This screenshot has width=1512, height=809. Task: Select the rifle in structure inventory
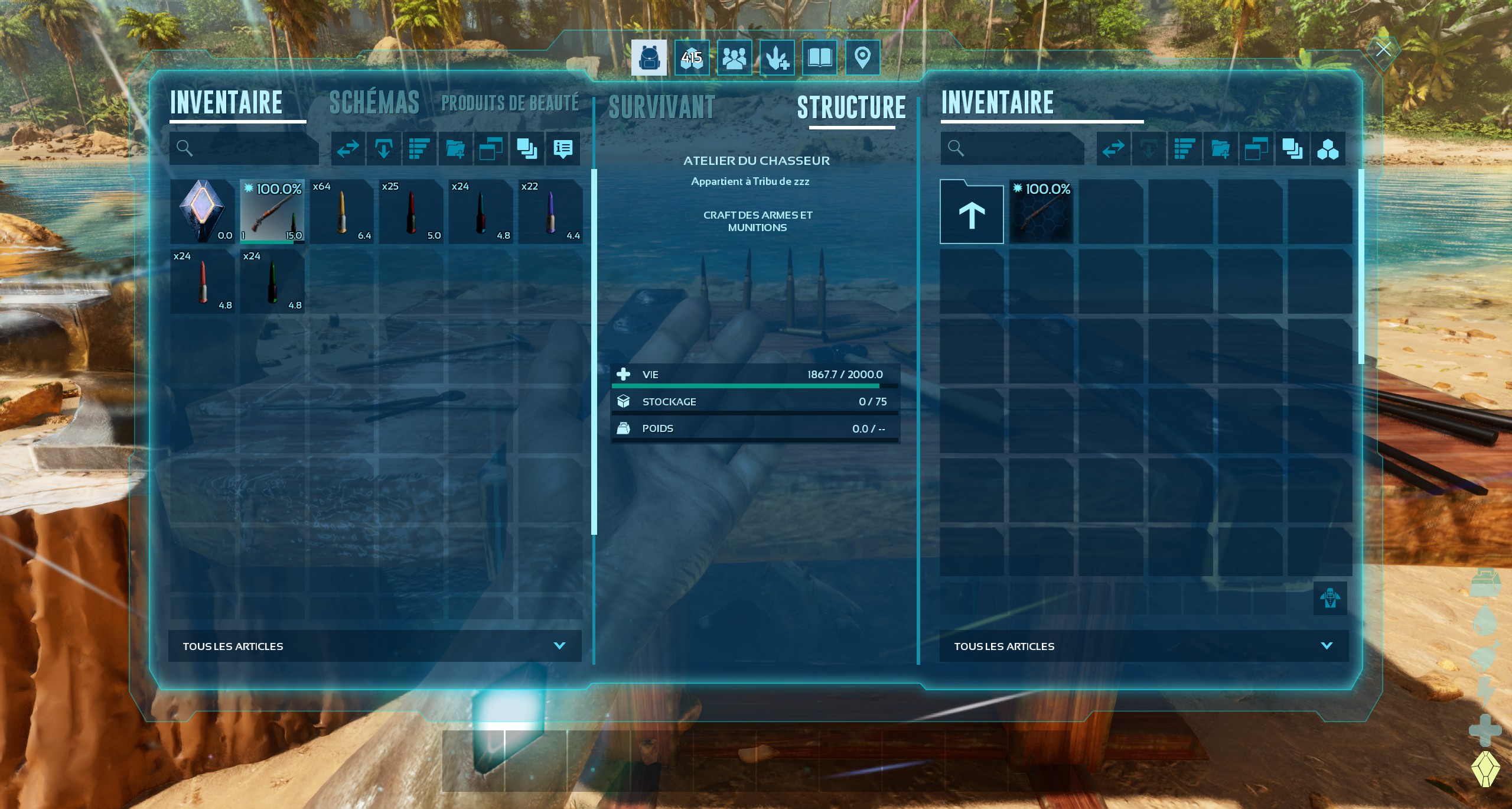coord(1041,212)
